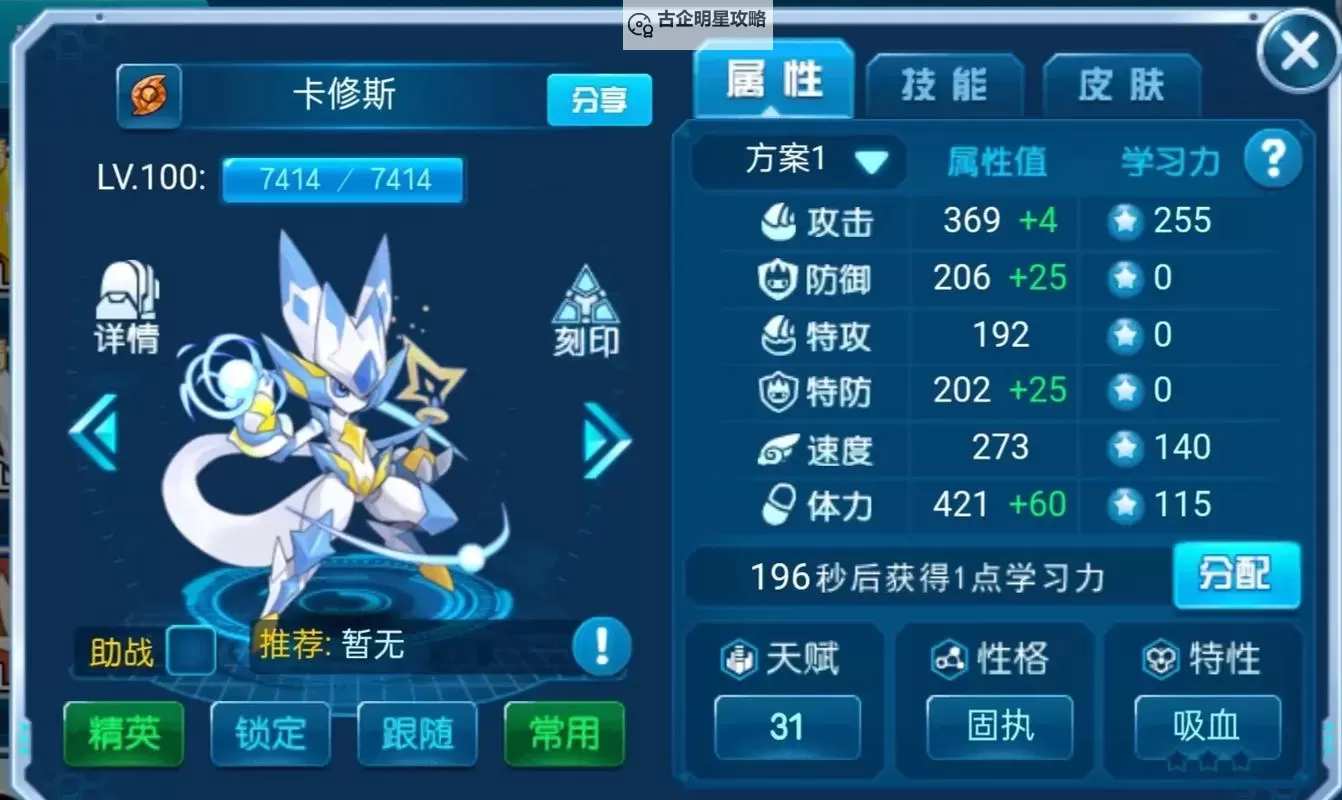Click the 天赋 talent hexagon icon

point(737,658)
